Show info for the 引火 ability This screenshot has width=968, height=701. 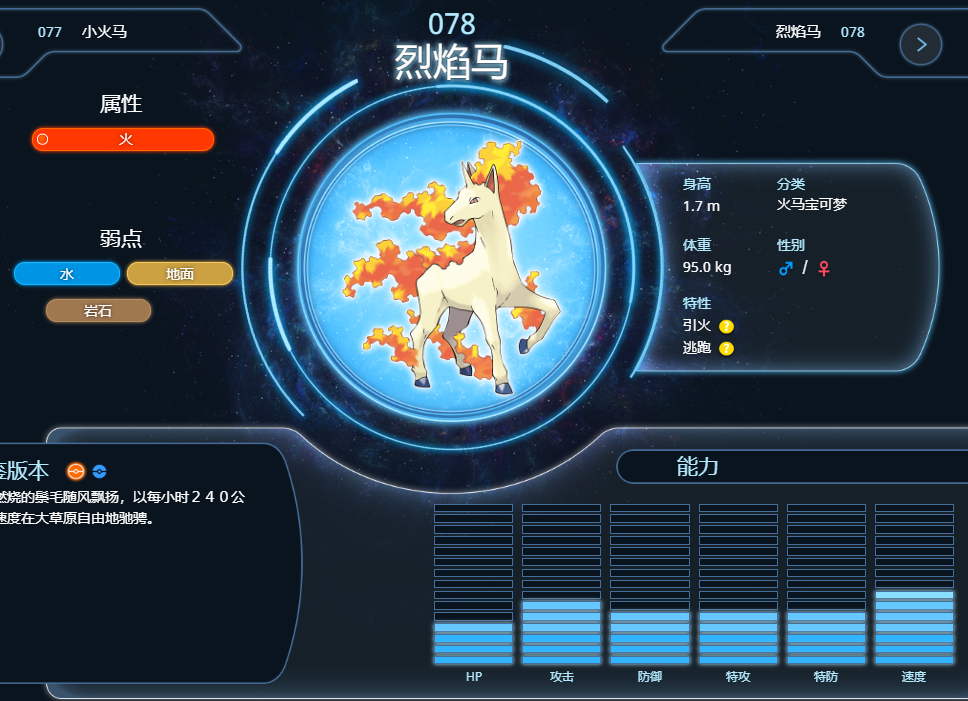727,326
